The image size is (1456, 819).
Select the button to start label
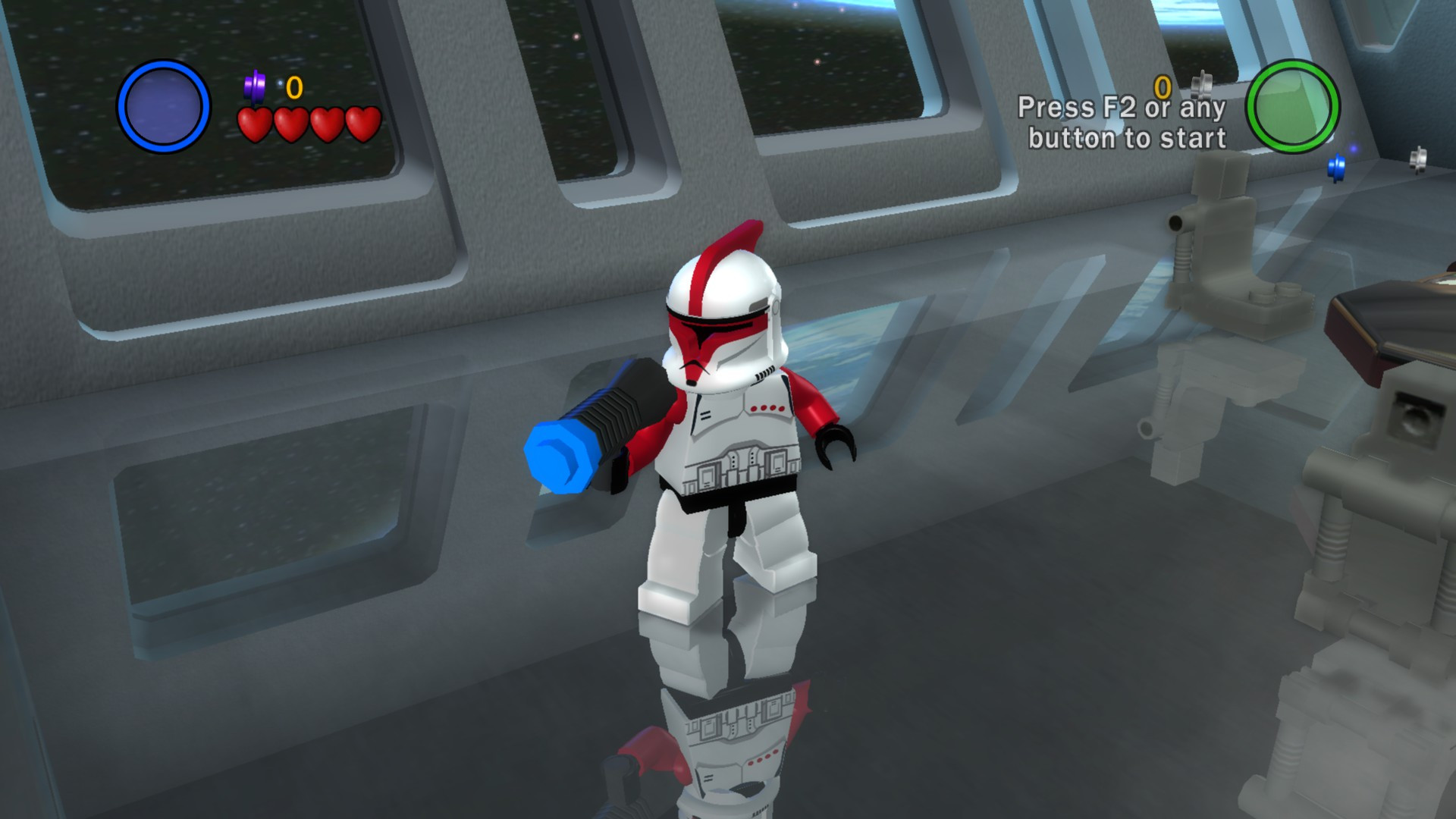coord(1127,138)
